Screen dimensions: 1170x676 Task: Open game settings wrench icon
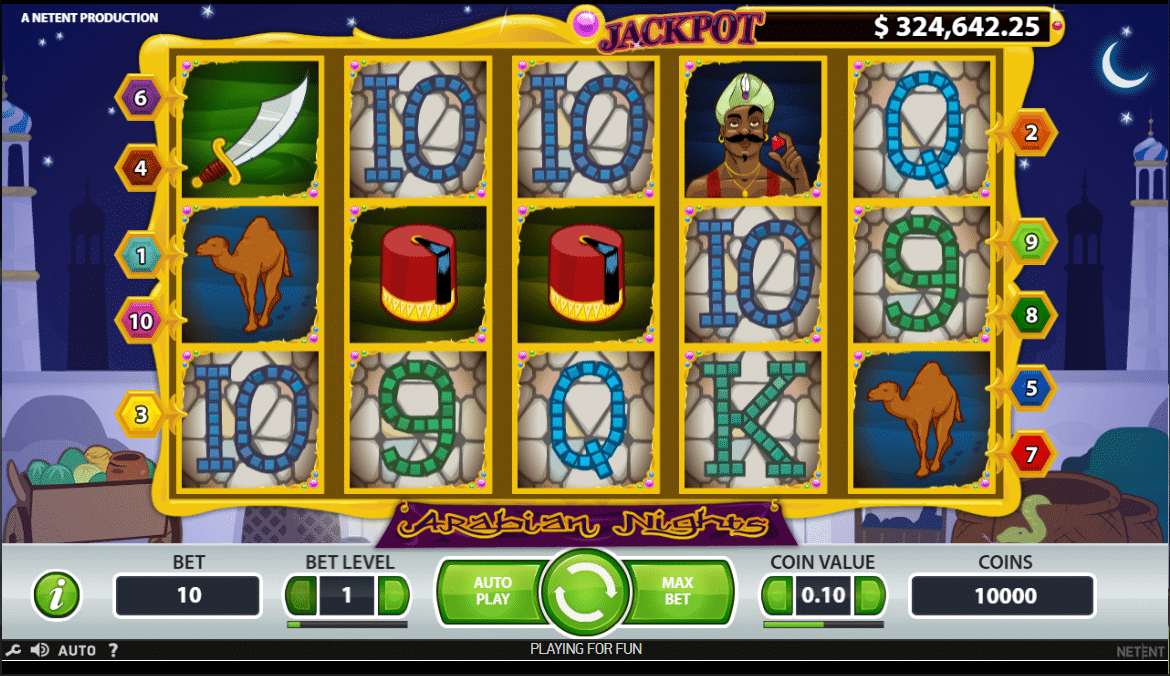click(14, 650)
